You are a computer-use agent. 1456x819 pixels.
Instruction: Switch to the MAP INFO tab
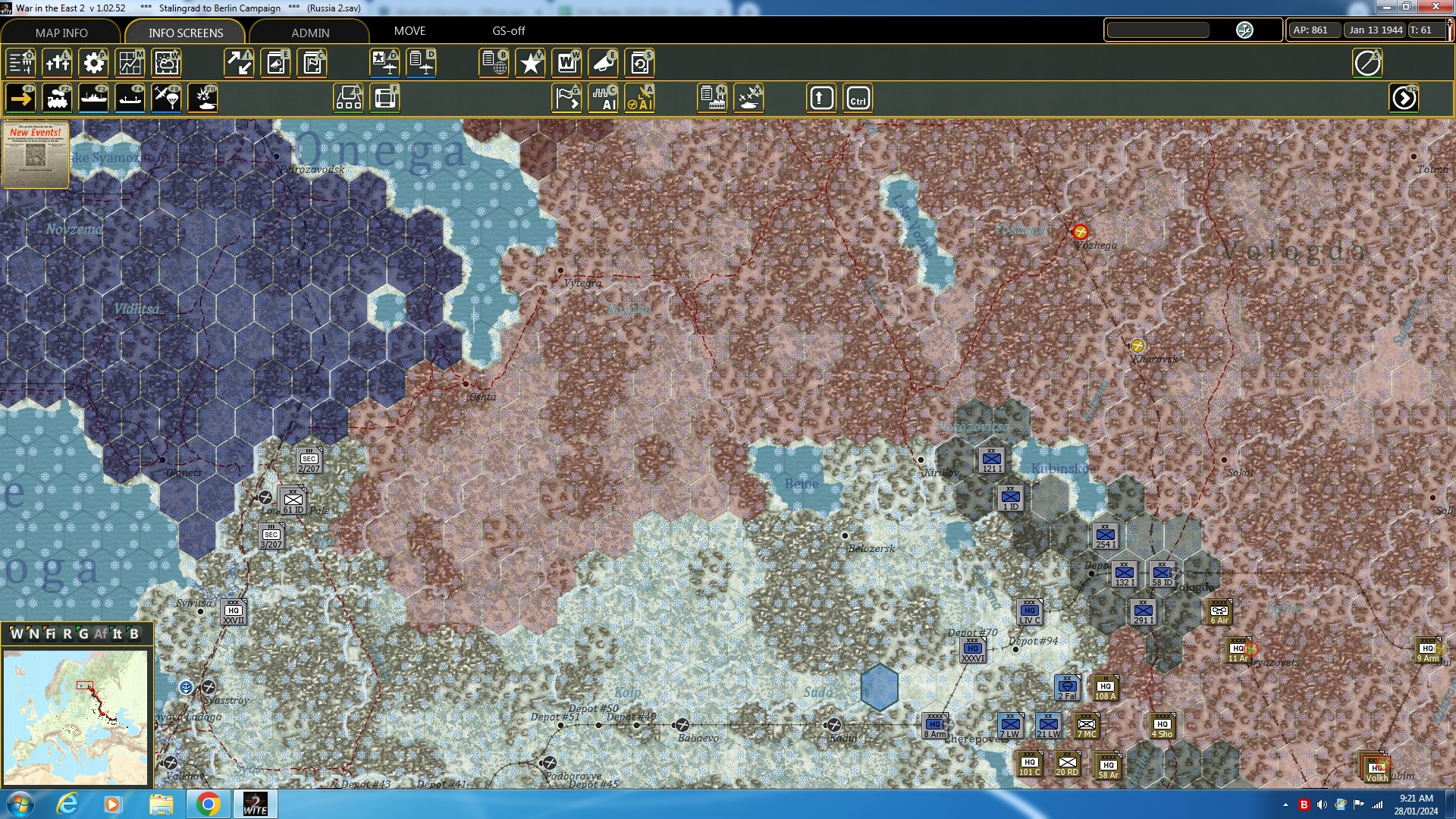point(61,33)
